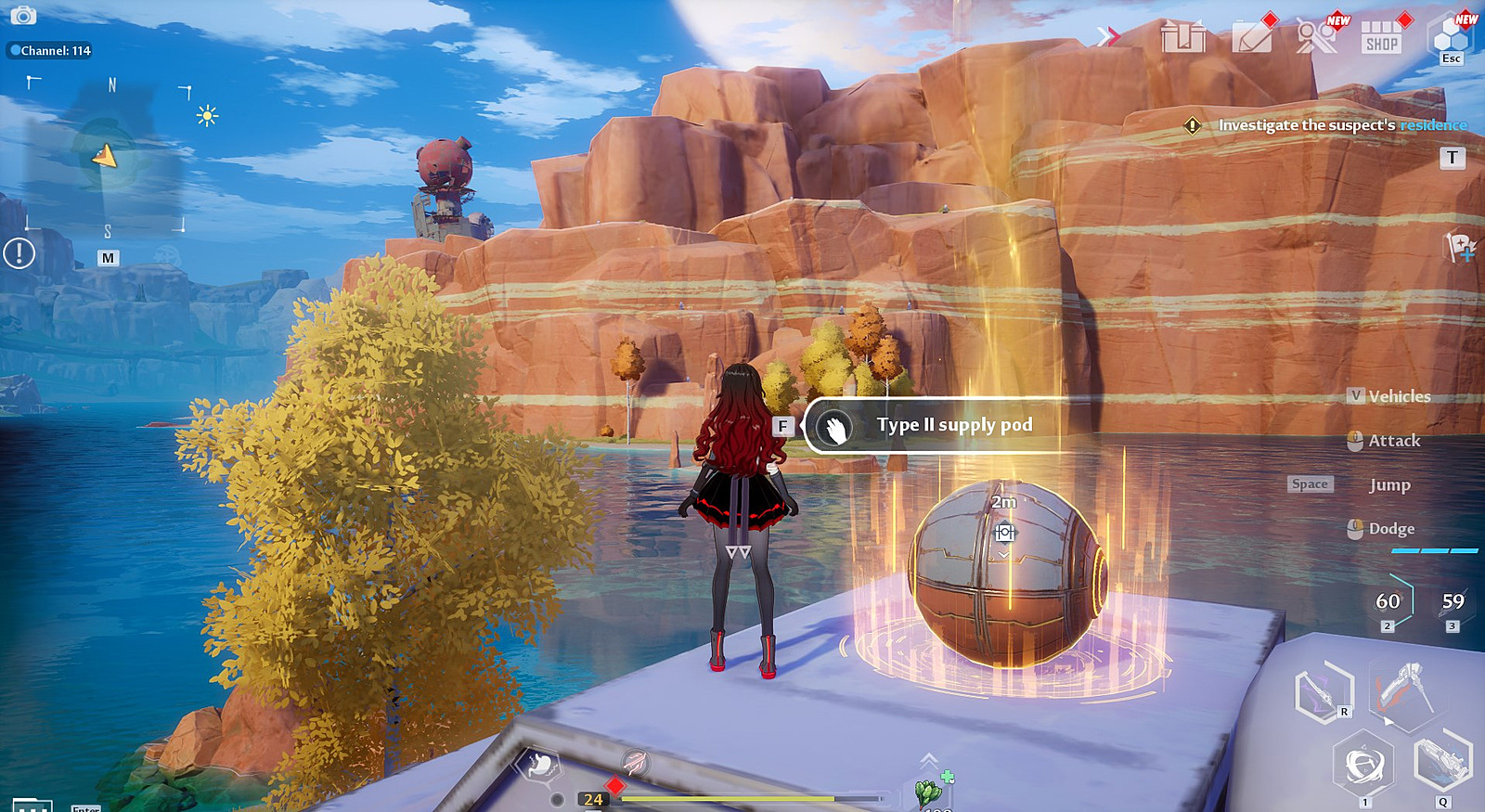Screen dimensions: 1485x812
Task: Track the 'Investigate the suspect's residence' quest
Action: (1342, 125)
